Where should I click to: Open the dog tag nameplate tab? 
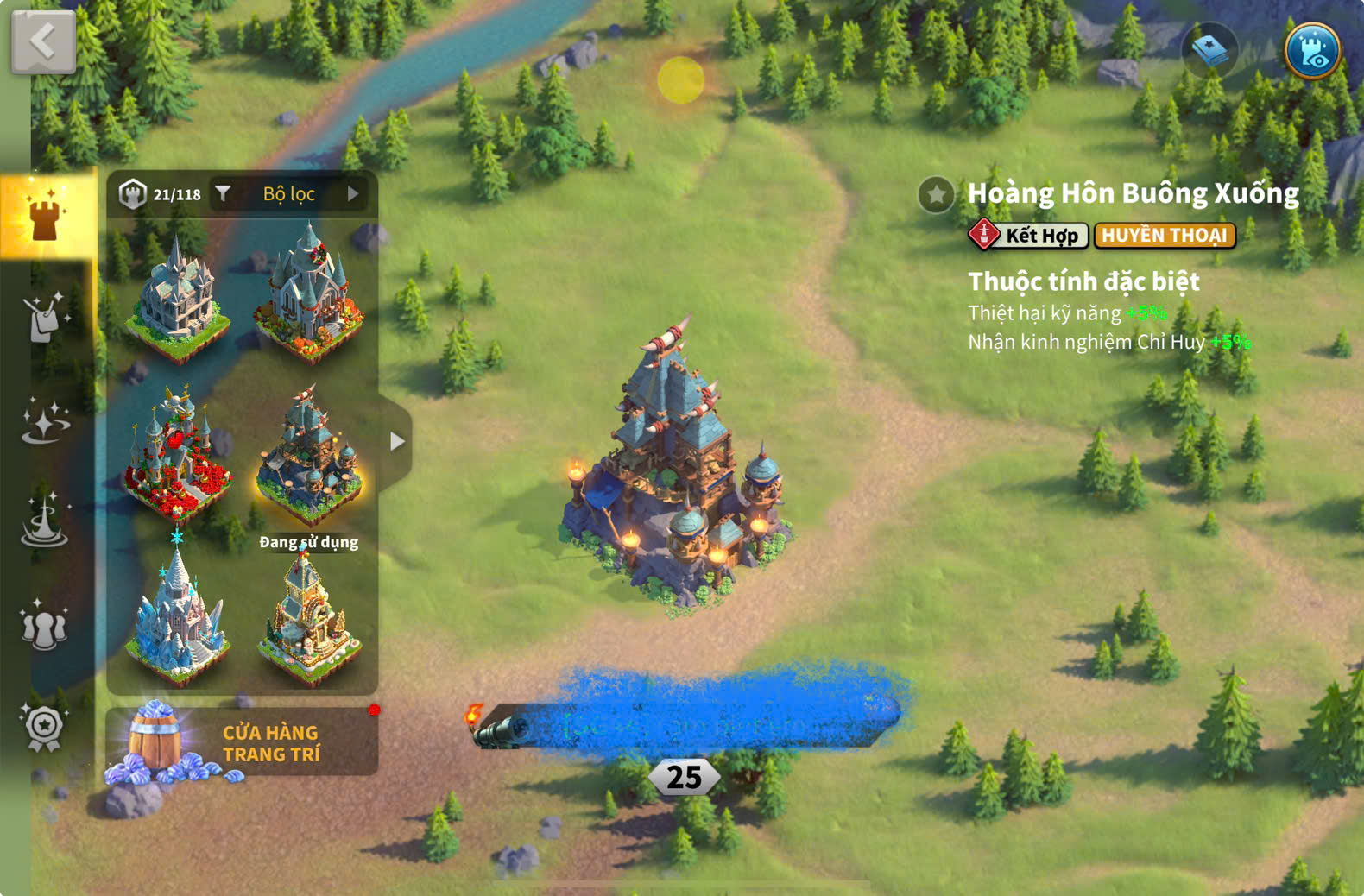(43, 318)
